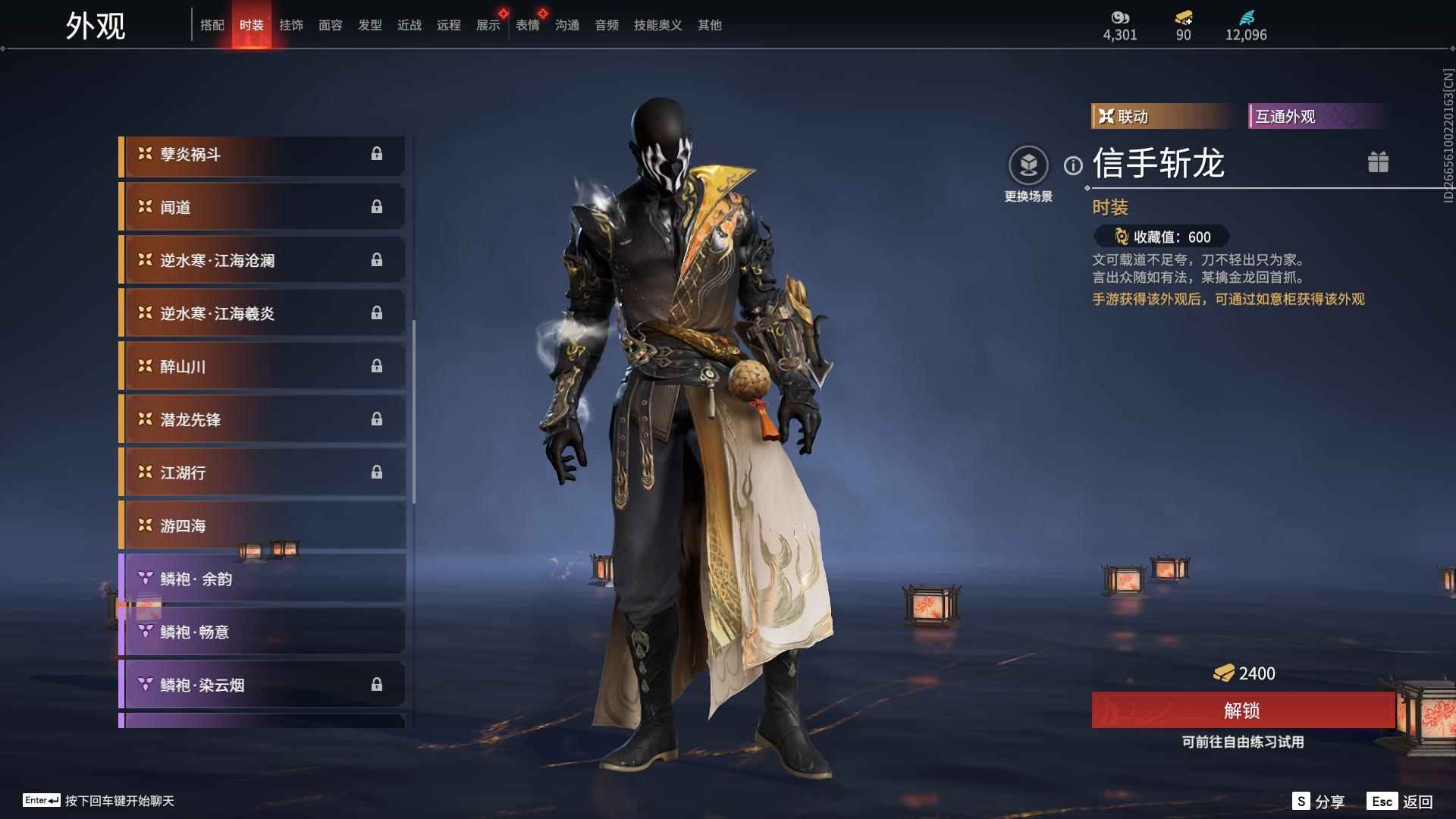Click the lock icon on 闻道 entry
The height and width of the screenshot is (819, 1456).
[x=376, y=207]
